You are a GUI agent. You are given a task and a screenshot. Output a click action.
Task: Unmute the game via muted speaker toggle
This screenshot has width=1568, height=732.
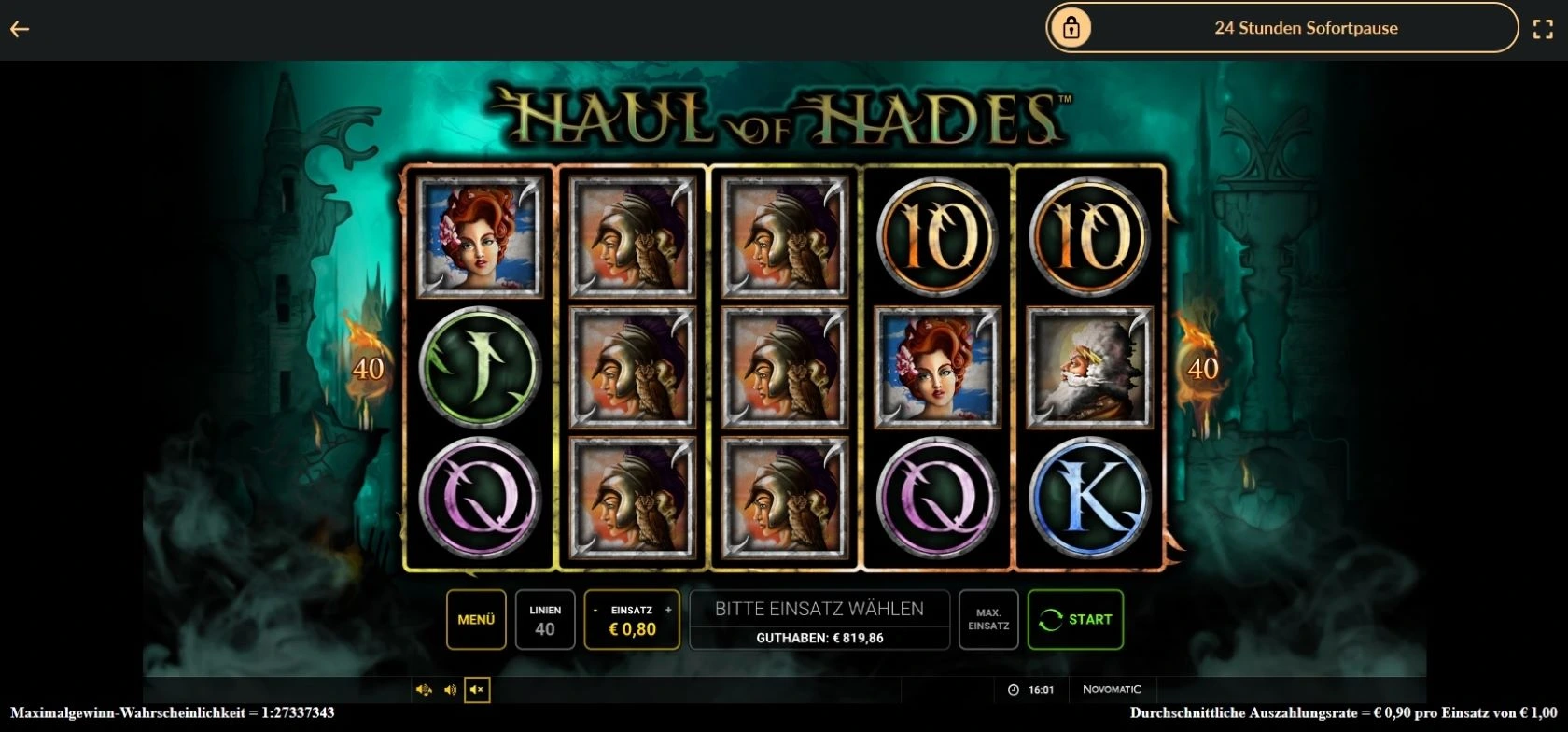pyautogui.click(x=477, y=691)
